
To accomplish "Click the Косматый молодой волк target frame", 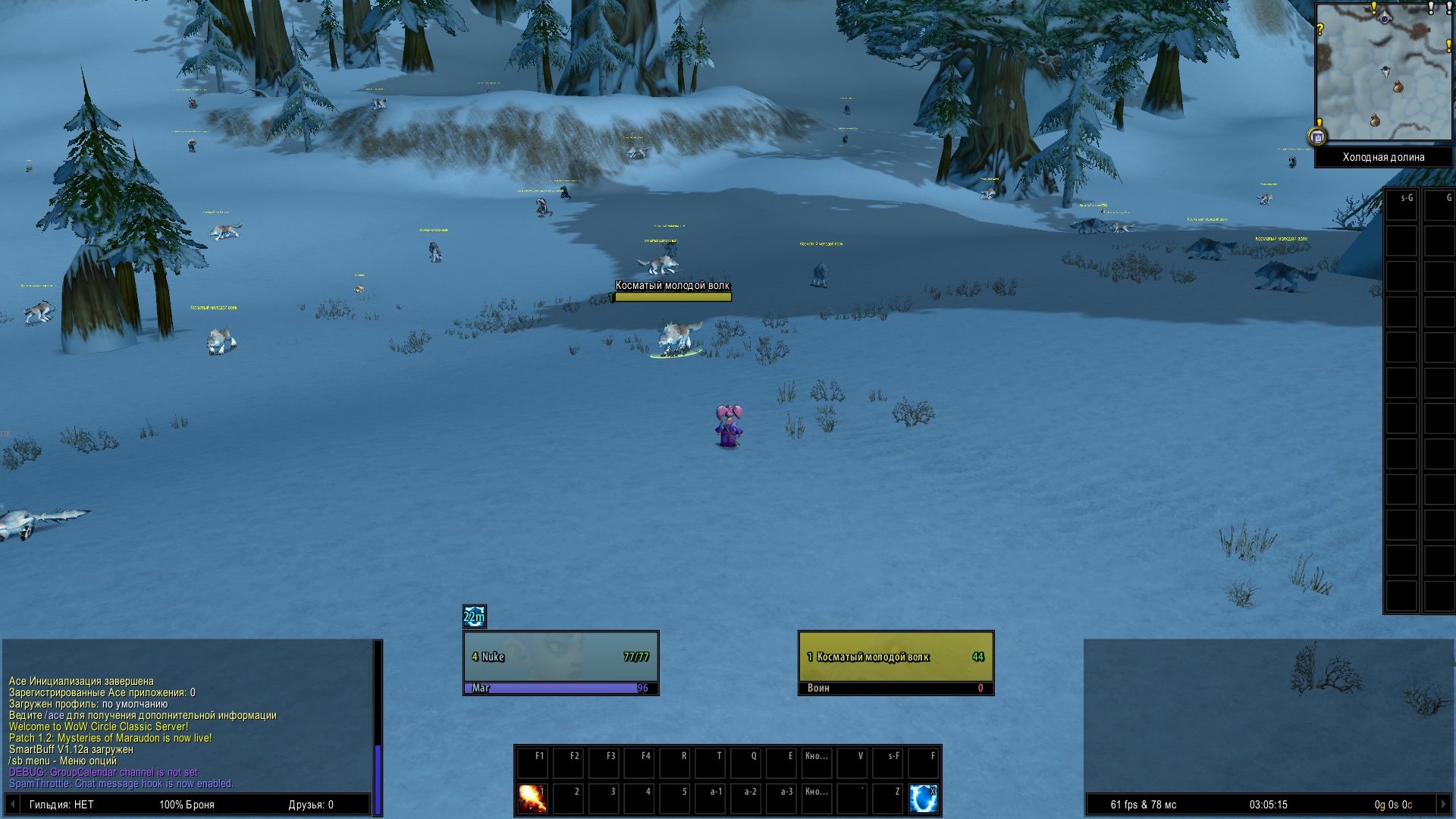I will (x=896, y=657).
